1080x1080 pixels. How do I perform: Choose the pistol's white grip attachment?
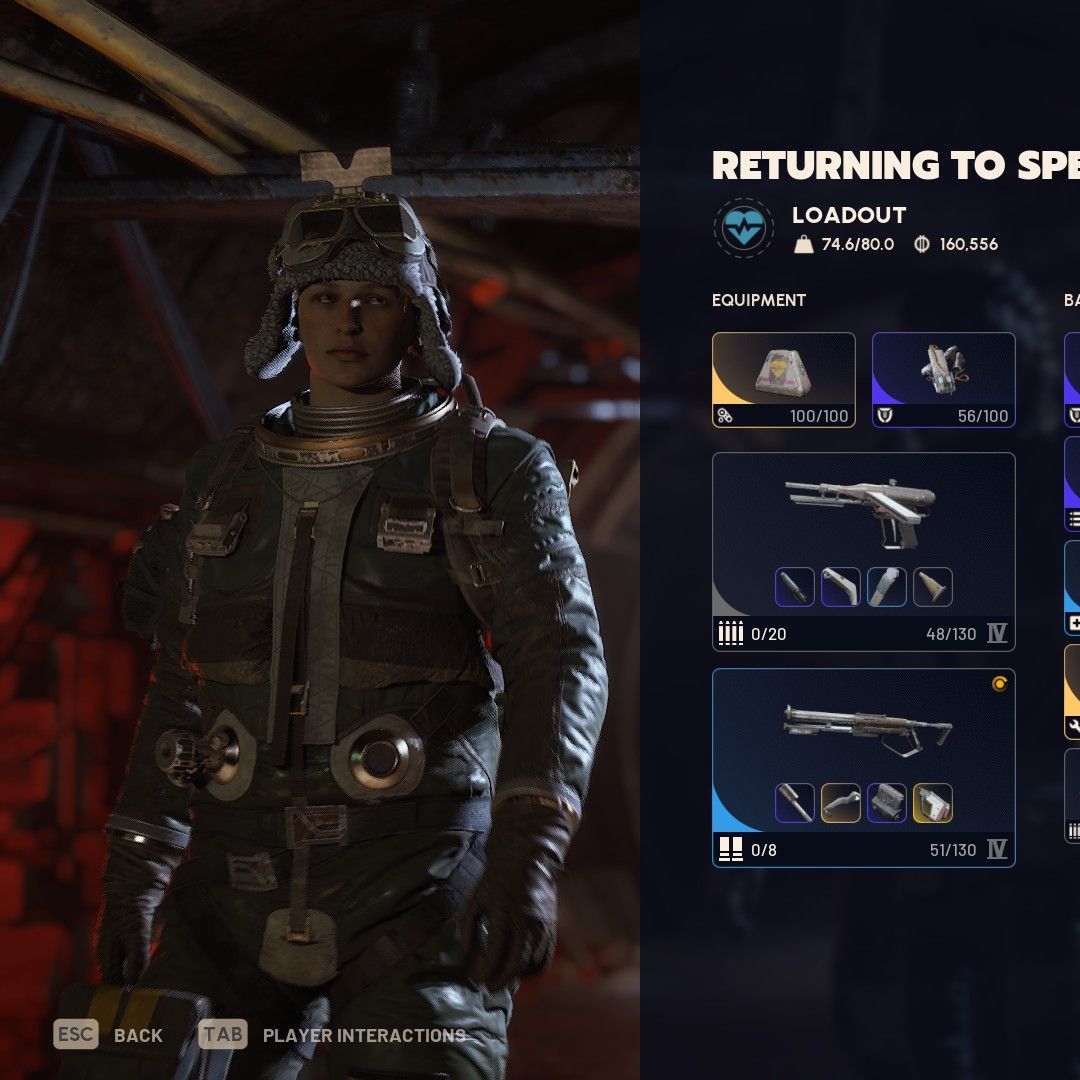coord(840,587)
